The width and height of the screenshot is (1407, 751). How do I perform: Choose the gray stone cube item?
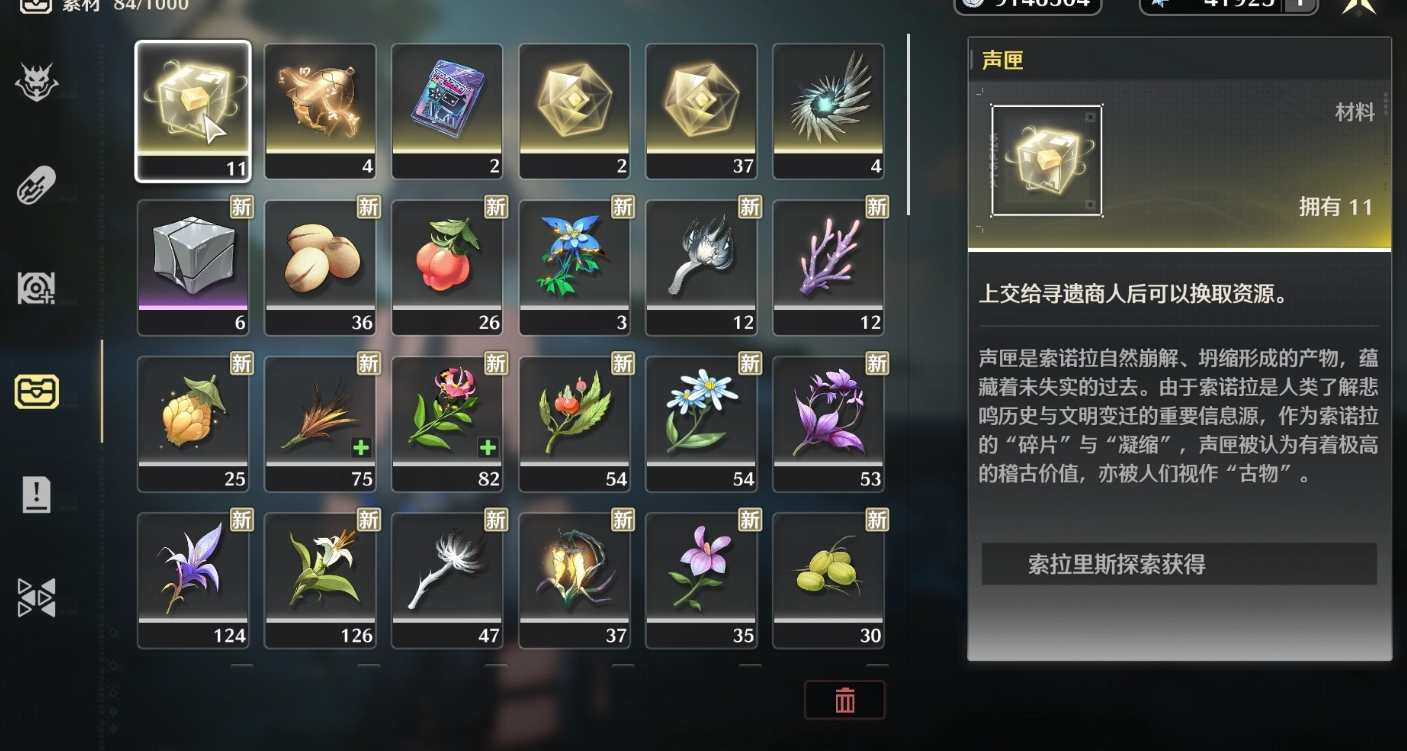(x=193, y=265)
